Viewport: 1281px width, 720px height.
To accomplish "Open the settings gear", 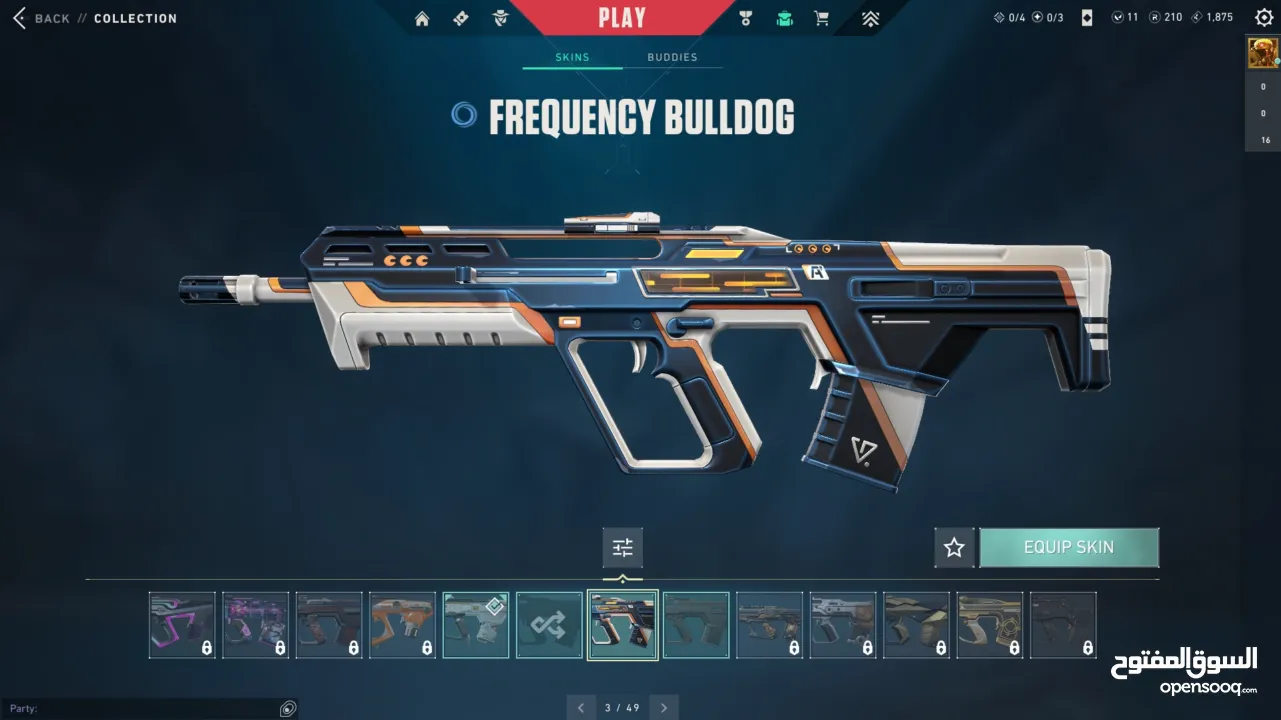I will click(x=1264, y=18).
